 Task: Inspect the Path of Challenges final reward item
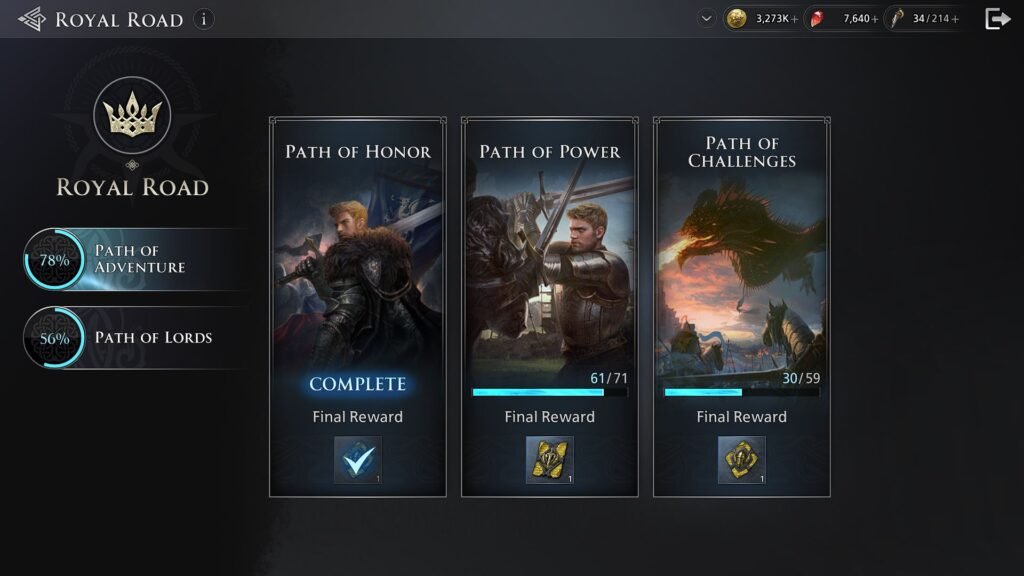click(x=741, y=460)
